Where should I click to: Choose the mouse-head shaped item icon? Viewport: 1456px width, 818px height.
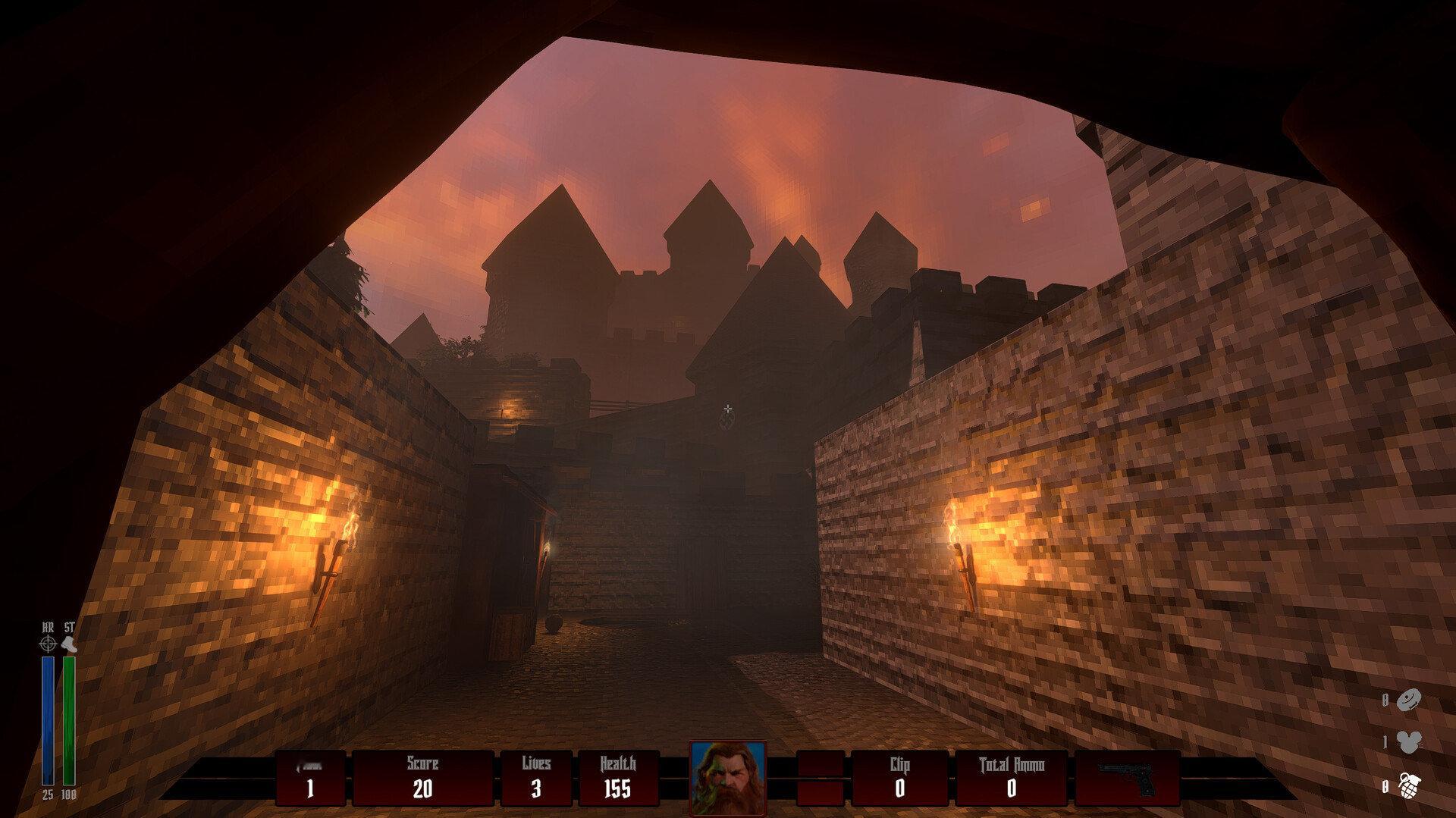pyautogui.click(x=1408, y=743)
